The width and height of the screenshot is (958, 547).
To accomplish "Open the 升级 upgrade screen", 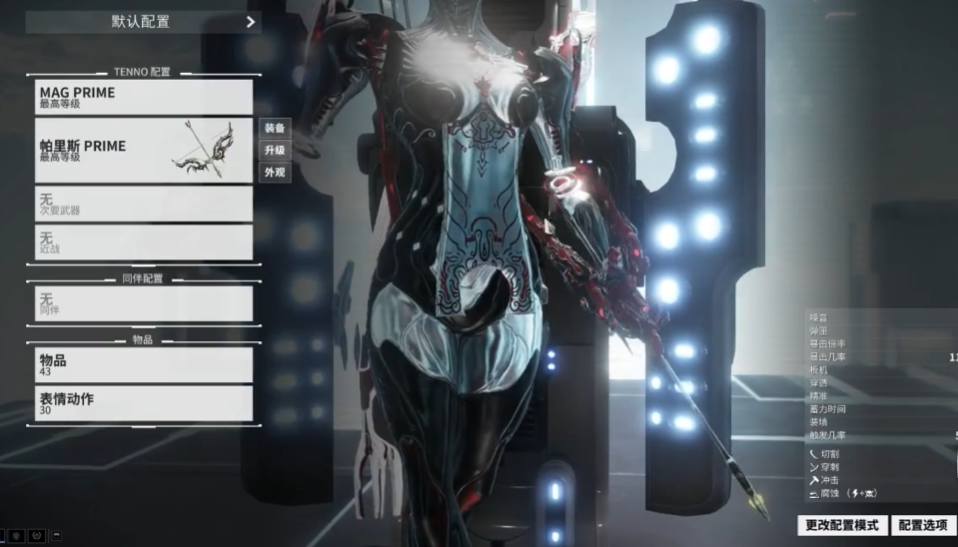I will coord(275,150).
